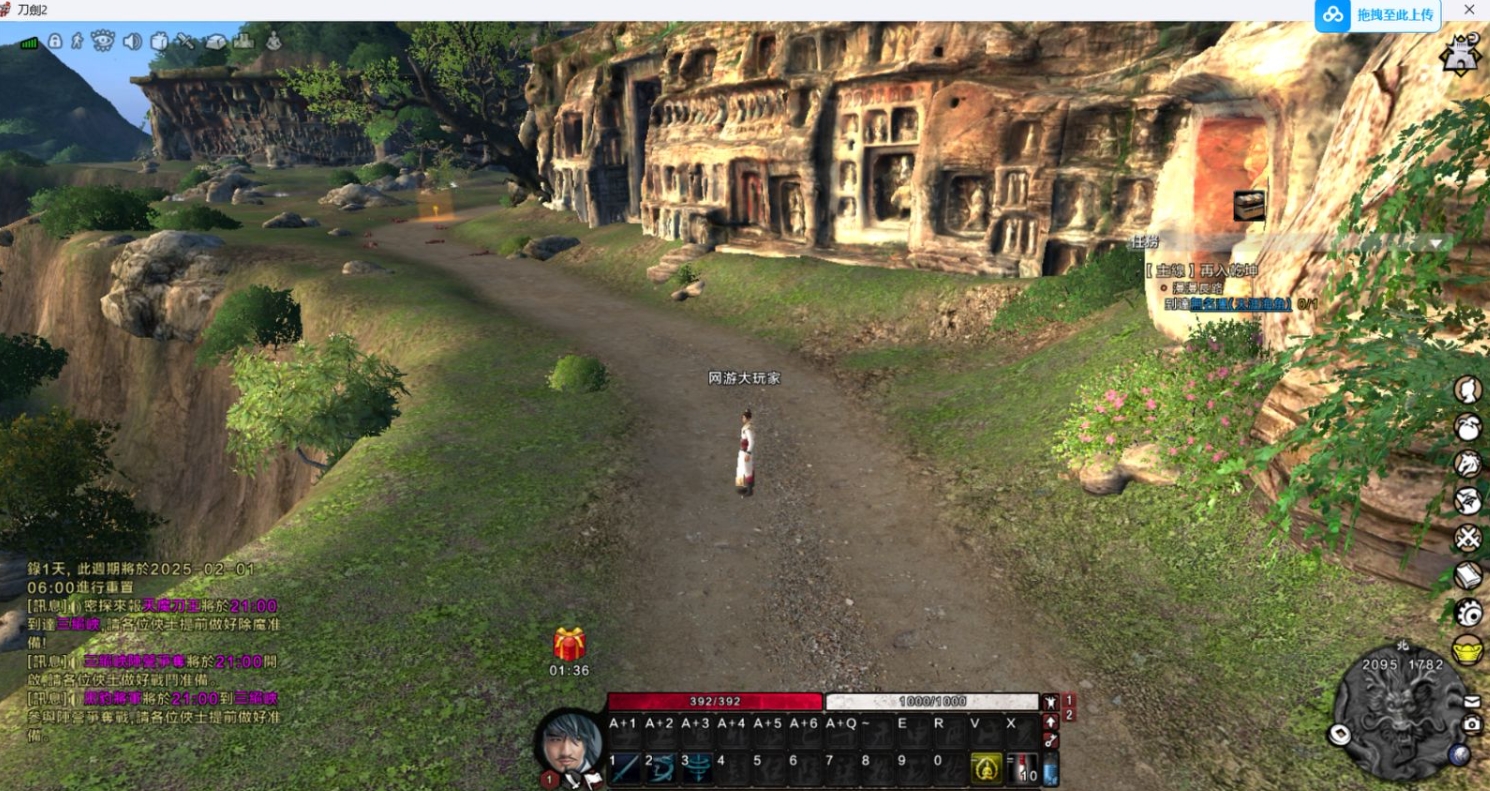Click the blue cloud upload button

tap(1378, 15)
